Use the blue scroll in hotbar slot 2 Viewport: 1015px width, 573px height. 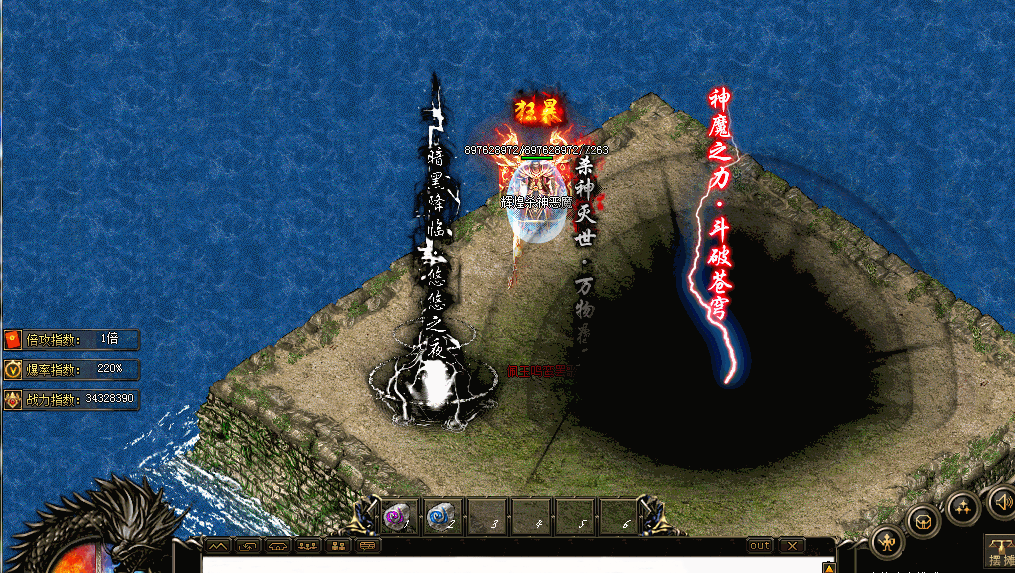pyautogui.click(x=441, y=516)
